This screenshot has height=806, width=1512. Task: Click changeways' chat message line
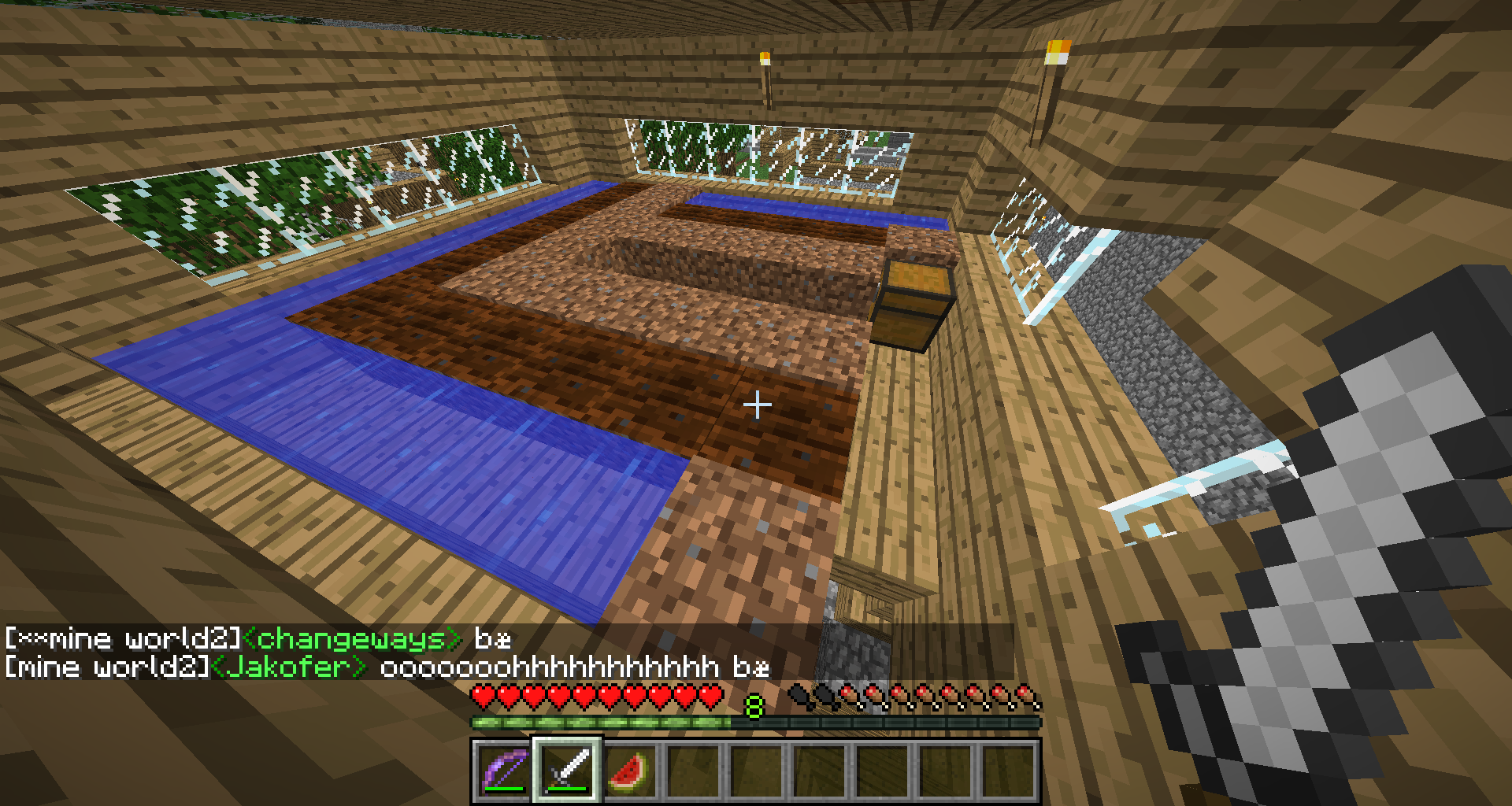(258, 638)
